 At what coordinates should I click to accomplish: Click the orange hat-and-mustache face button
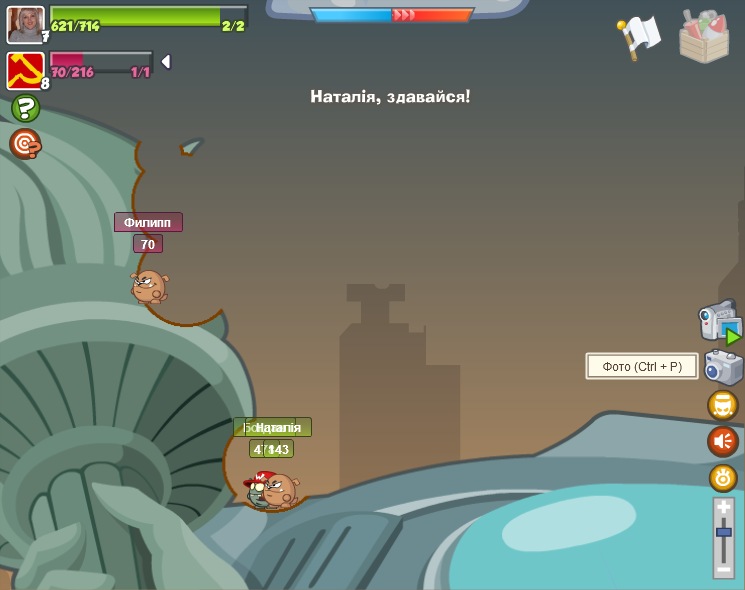pyautogui.click(x=723, y=405)
